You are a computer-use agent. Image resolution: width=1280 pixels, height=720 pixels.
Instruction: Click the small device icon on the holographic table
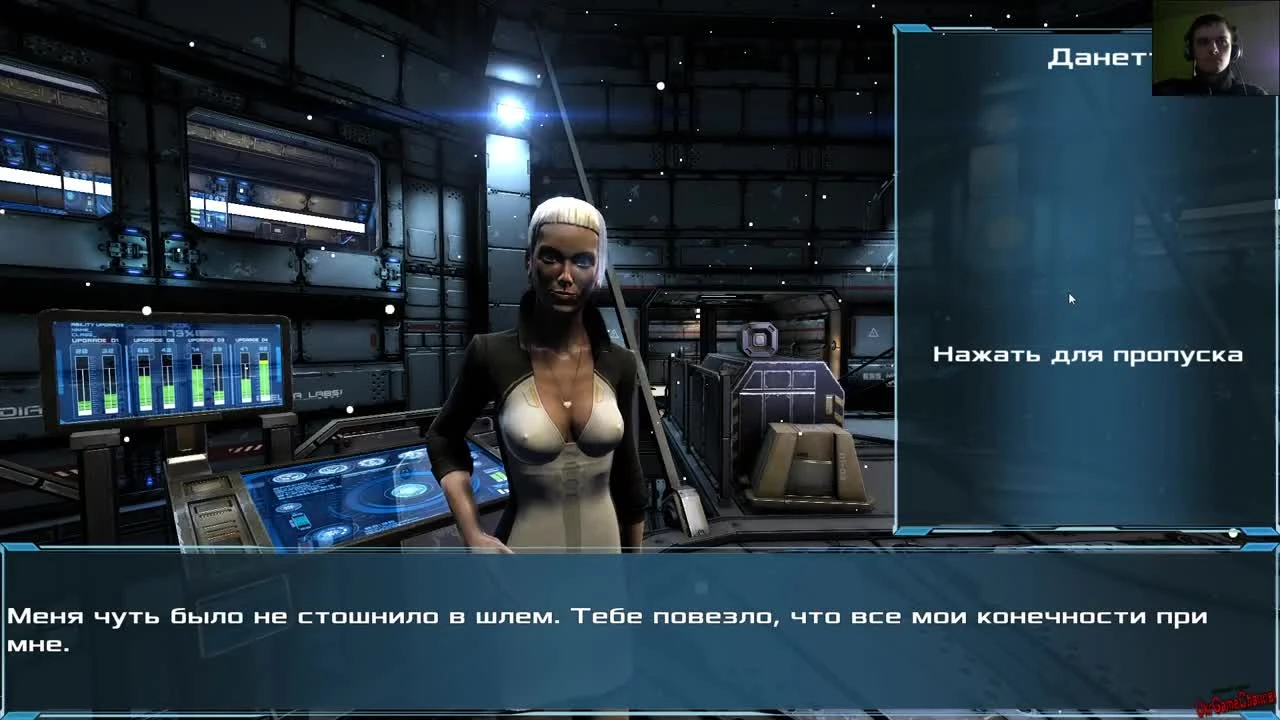tap(300, 521)
